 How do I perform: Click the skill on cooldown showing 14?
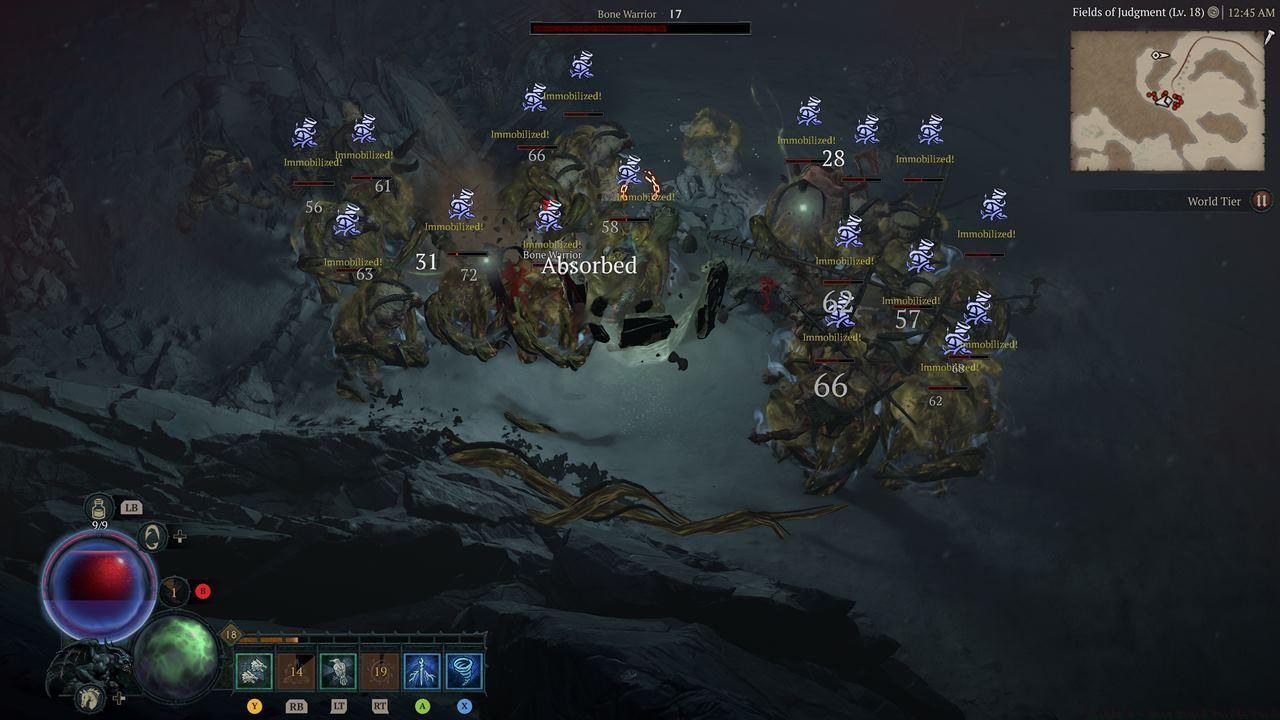pyautogui.click(x=295, y=670)
